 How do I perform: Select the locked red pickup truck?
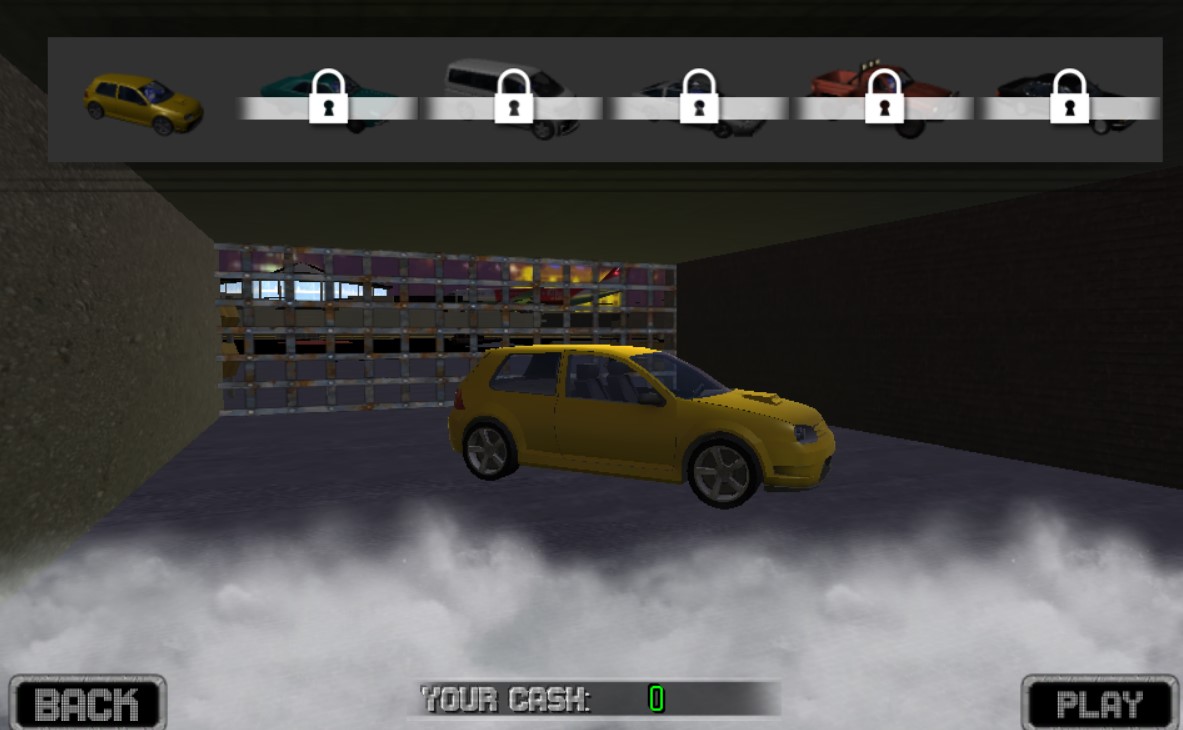[x=884, y=99]
